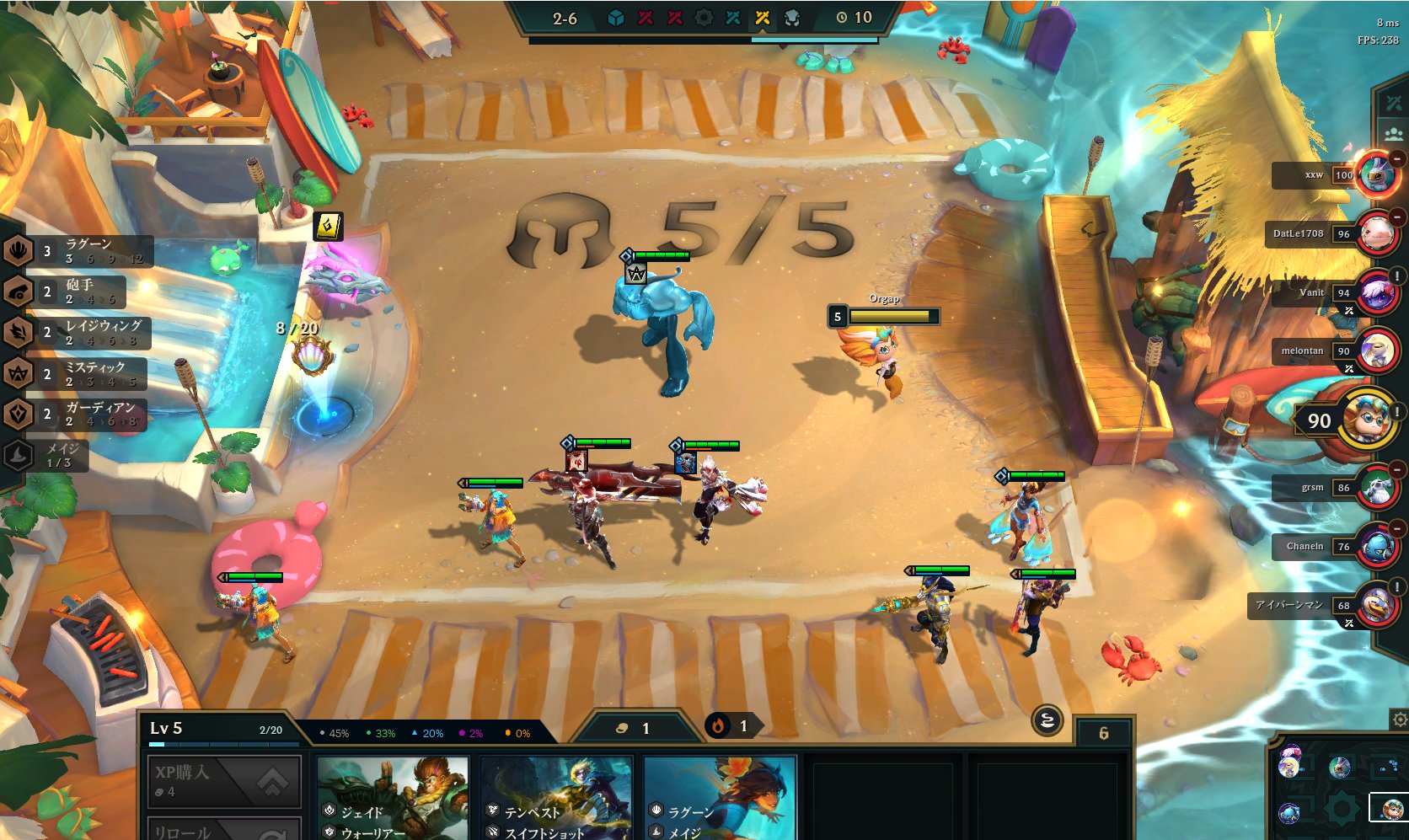
Task: Click the crossed-swords scouting icon in the top-right sidebar
Action: pyautogui.click(x=1395, y=102)
